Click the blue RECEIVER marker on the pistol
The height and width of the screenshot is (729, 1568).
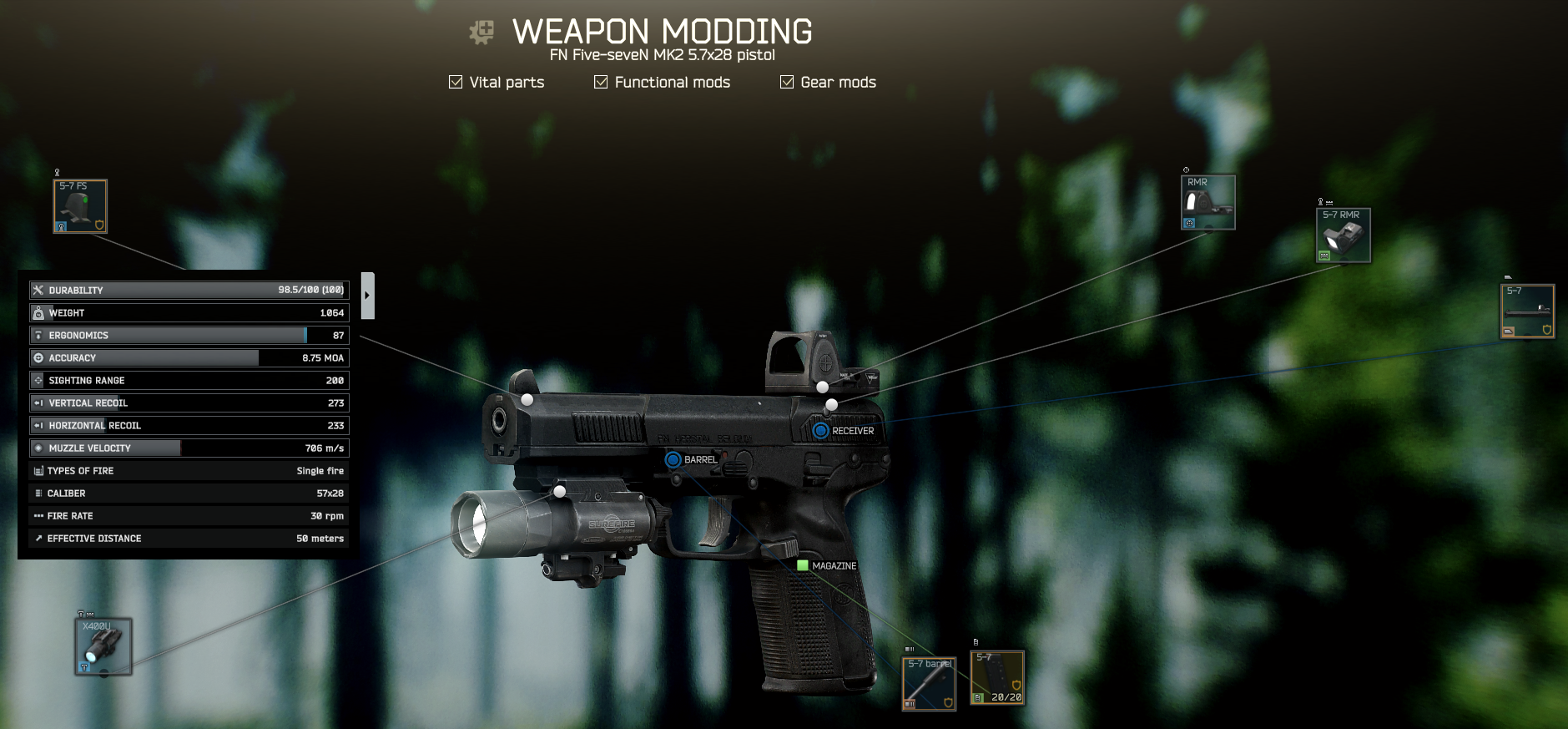click(x=820, y=431)
